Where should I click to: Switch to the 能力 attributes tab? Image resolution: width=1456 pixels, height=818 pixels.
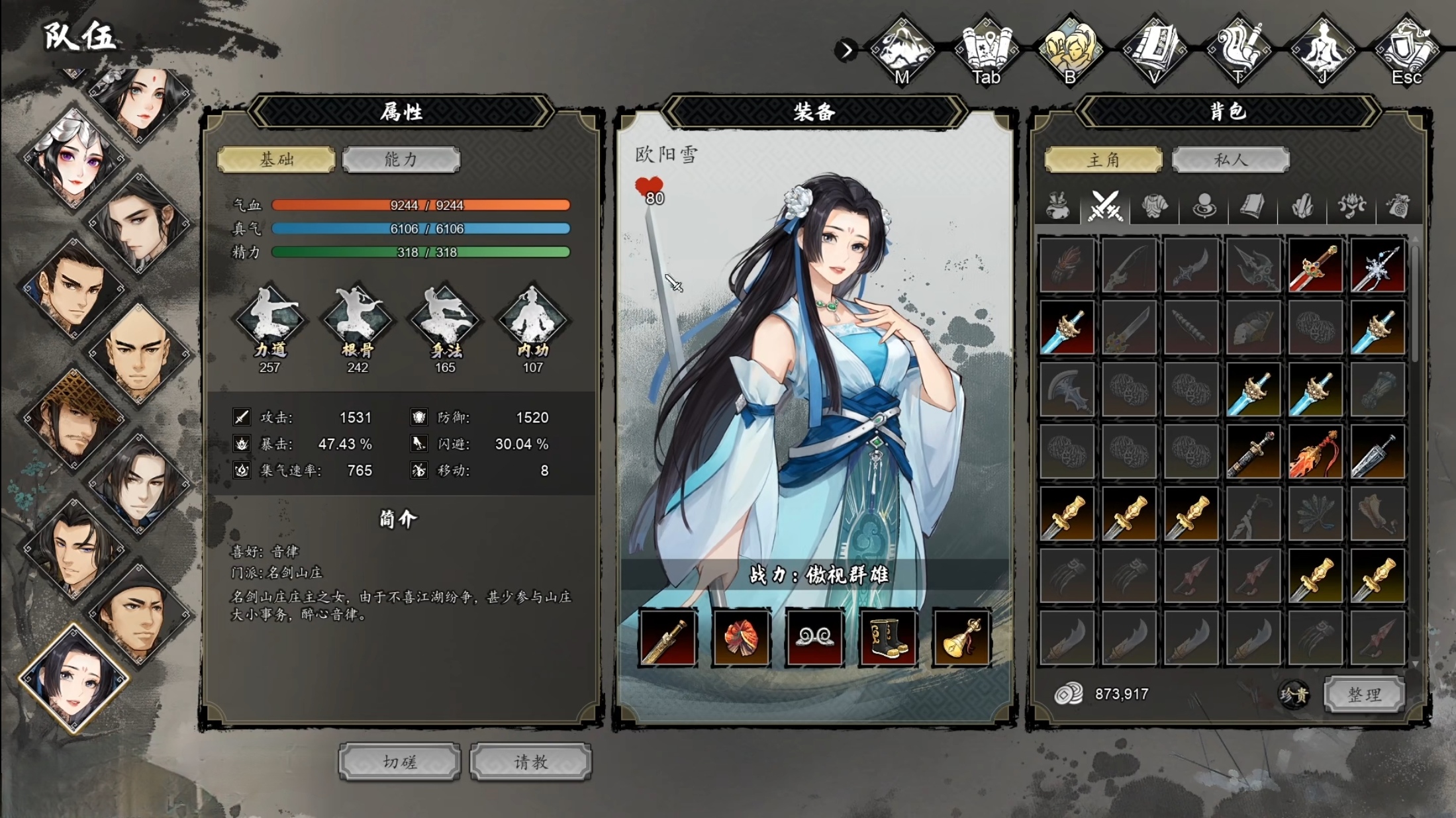[x=401, y=159]
